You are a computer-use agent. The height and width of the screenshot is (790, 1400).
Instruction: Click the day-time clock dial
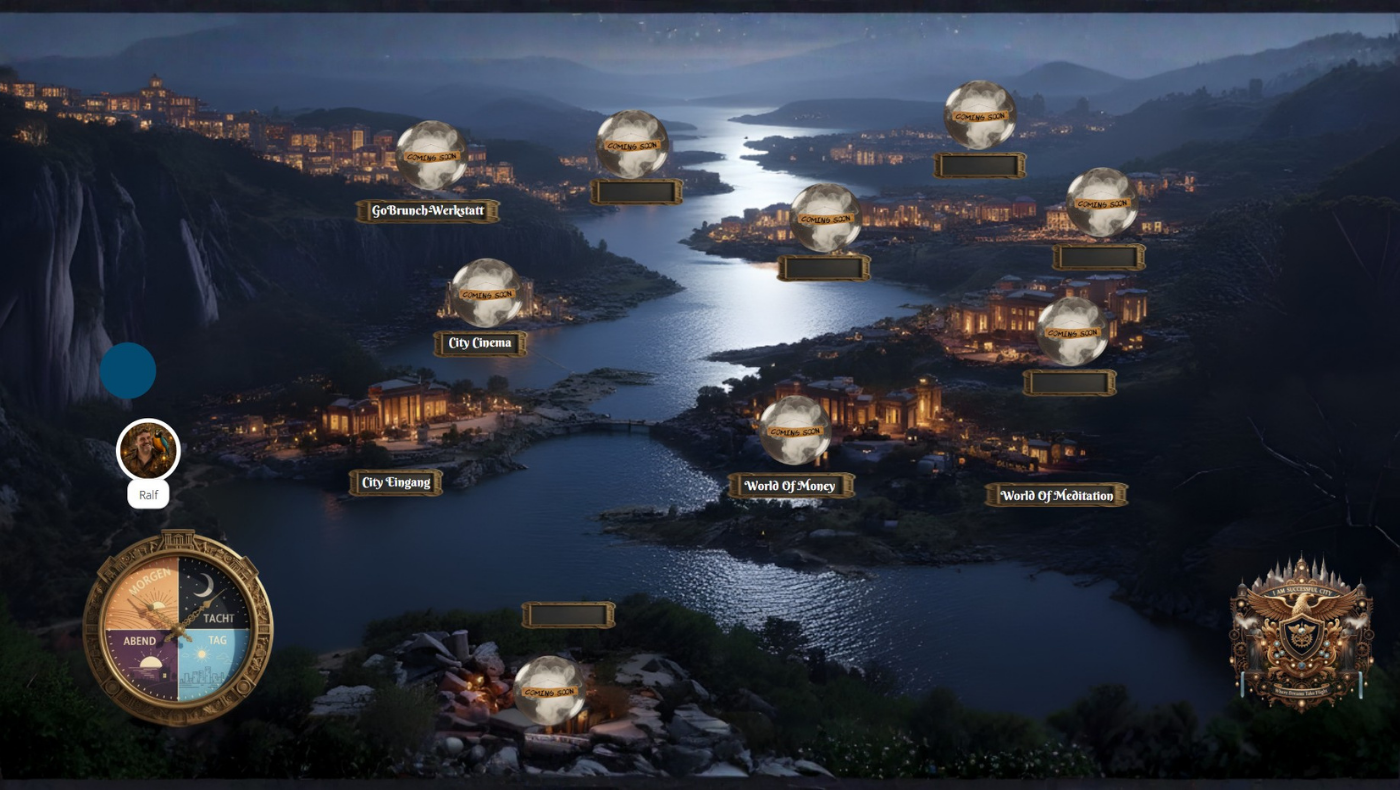tap(178, 628)
